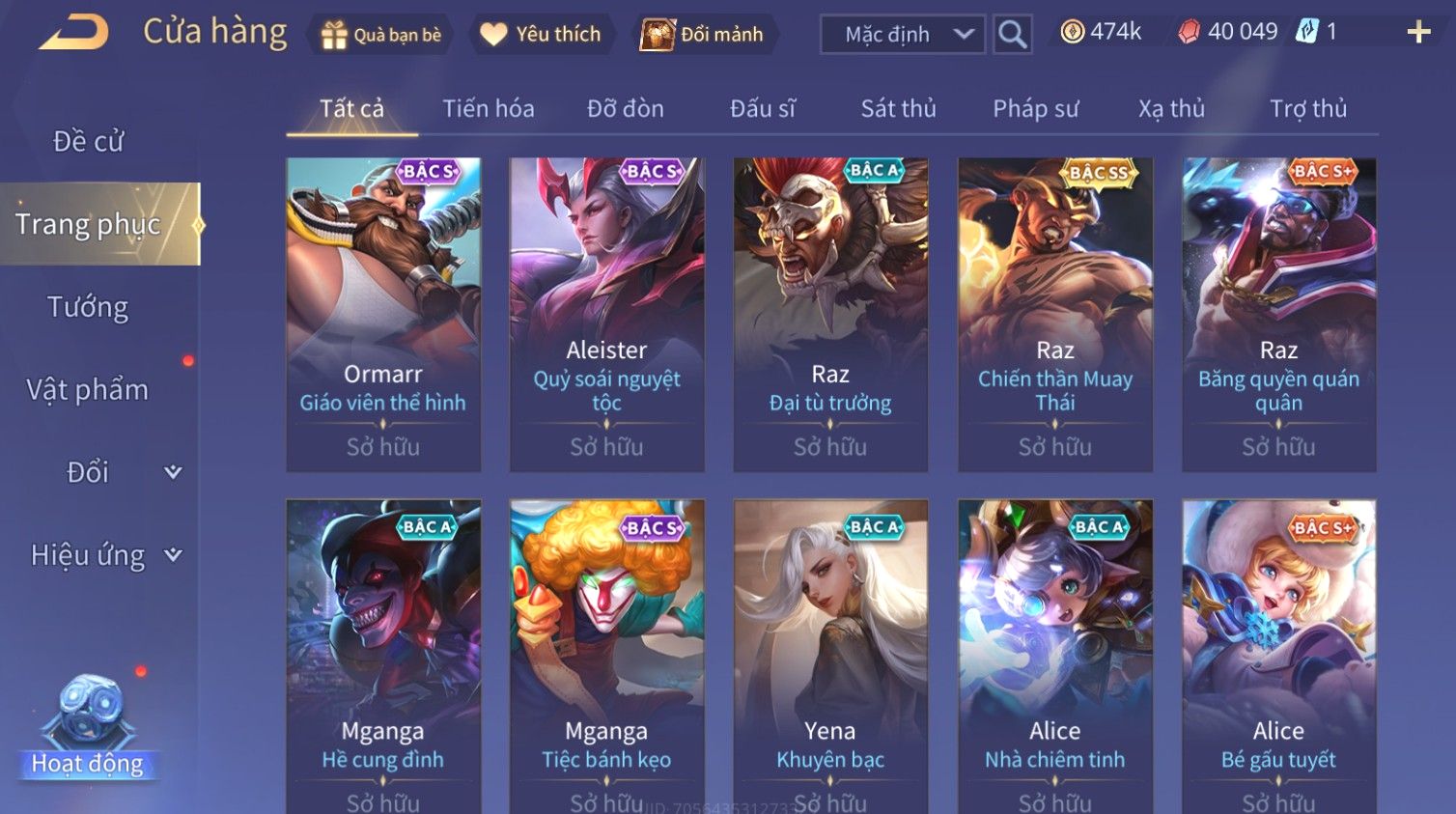This screenshot has height=814, width=1456.
Task: Switch to the Tiến hóa tab
Action: coord(488,108)
